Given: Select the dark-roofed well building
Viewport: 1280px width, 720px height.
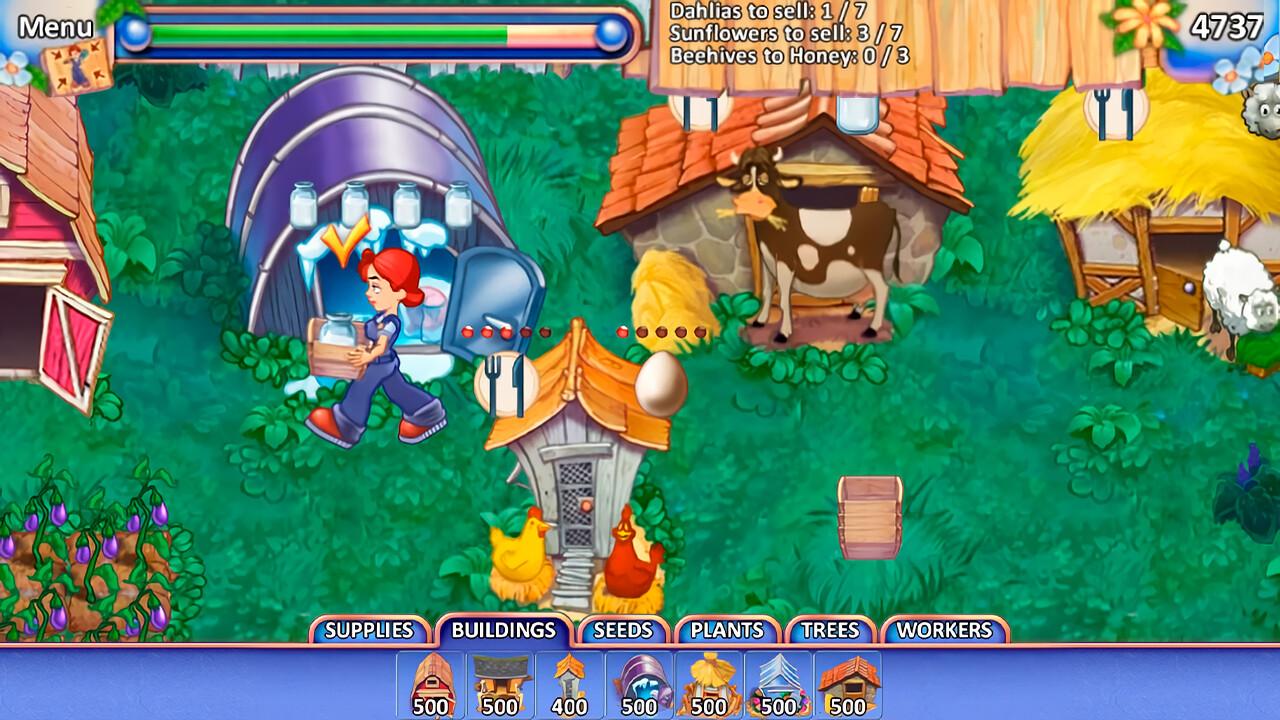Looking at the screenshot, I should tap(500, 684).
